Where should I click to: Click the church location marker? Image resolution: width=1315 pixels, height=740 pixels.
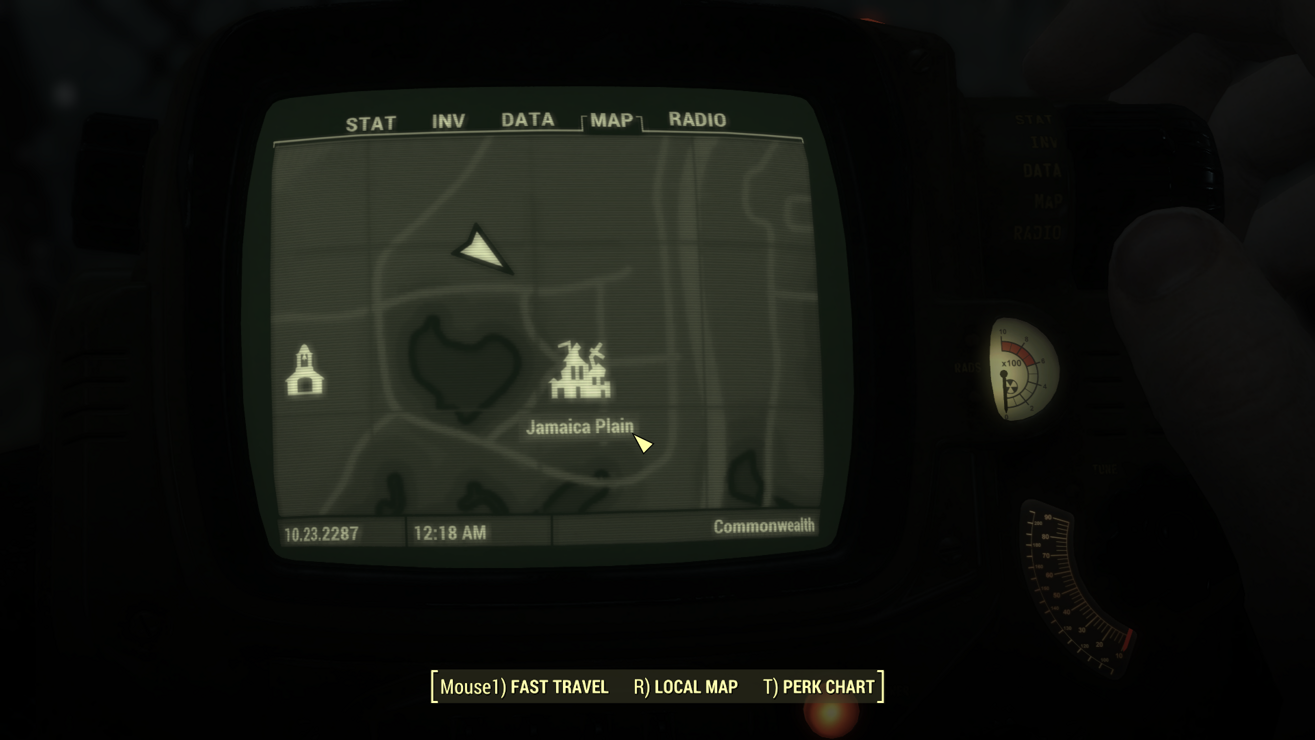point(305,371)
